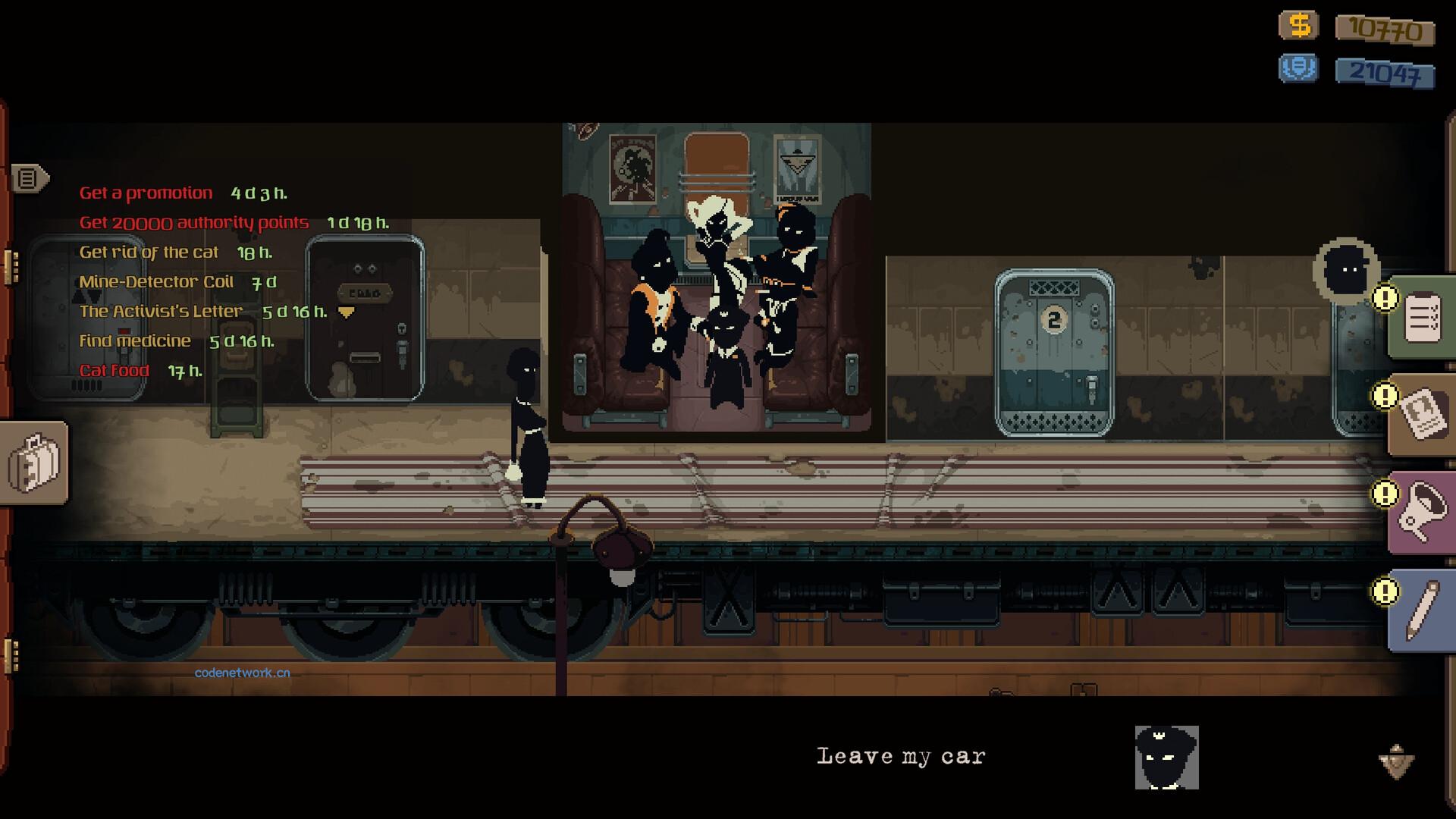Expand the arrow beside The Activist's Letter
The width and height of the screenshot is (1456, 819).
click(347, 312)
